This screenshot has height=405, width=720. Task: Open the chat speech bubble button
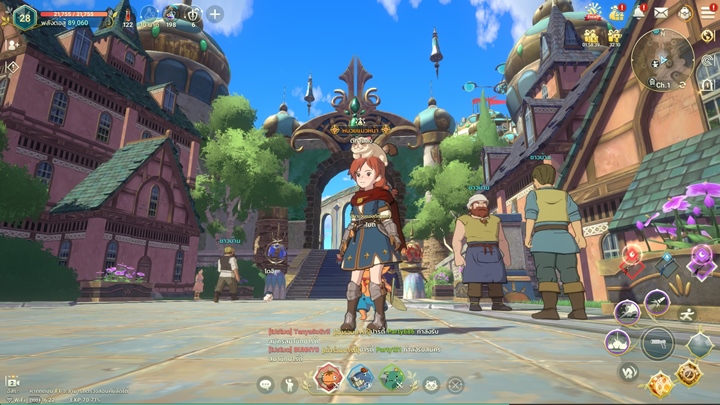pyautogui.click(x=265, y=384)
